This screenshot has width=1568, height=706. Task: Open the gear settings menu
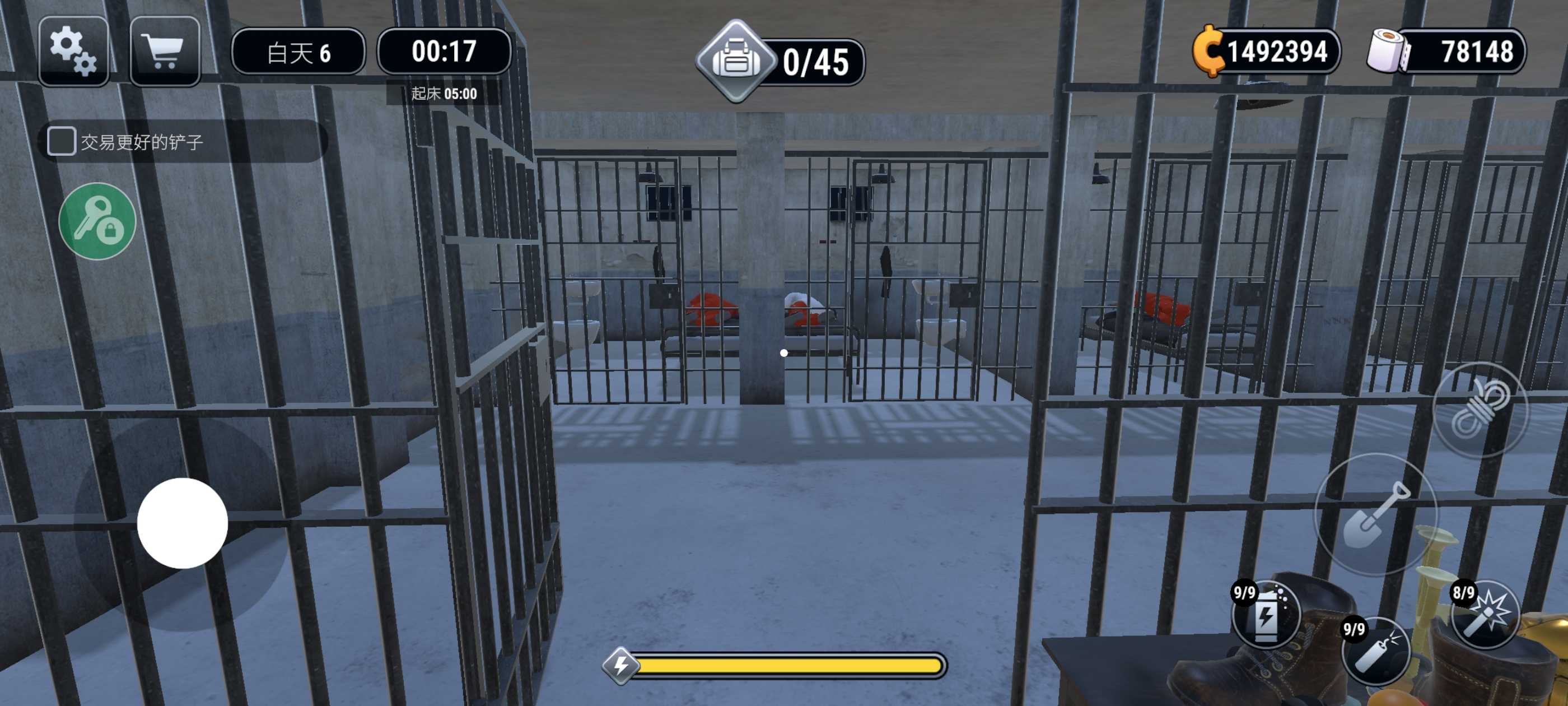tap(73, 51)
